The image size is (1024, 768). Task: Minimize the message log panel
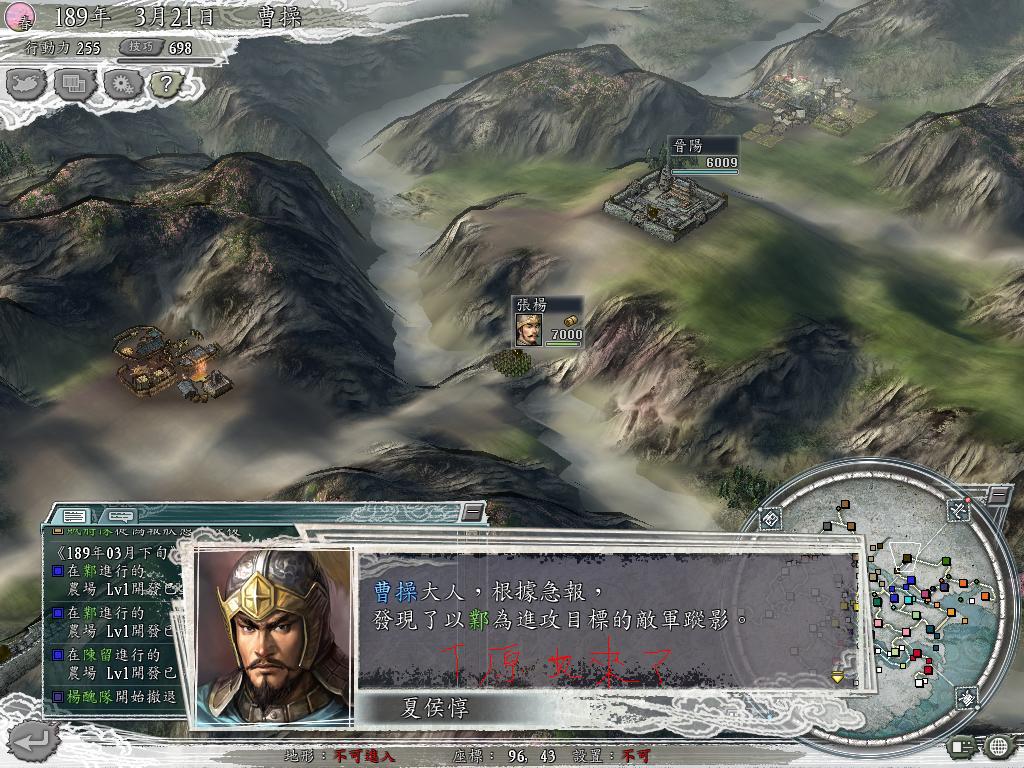[x=471, y=513]
